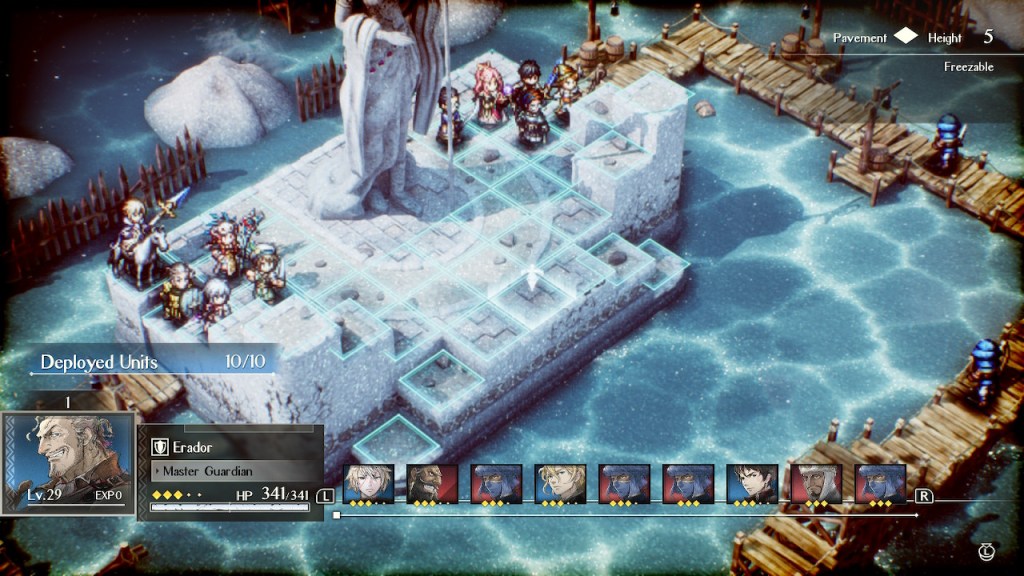Click the dark-haired ally turn portrait

[x=752, y=484]
